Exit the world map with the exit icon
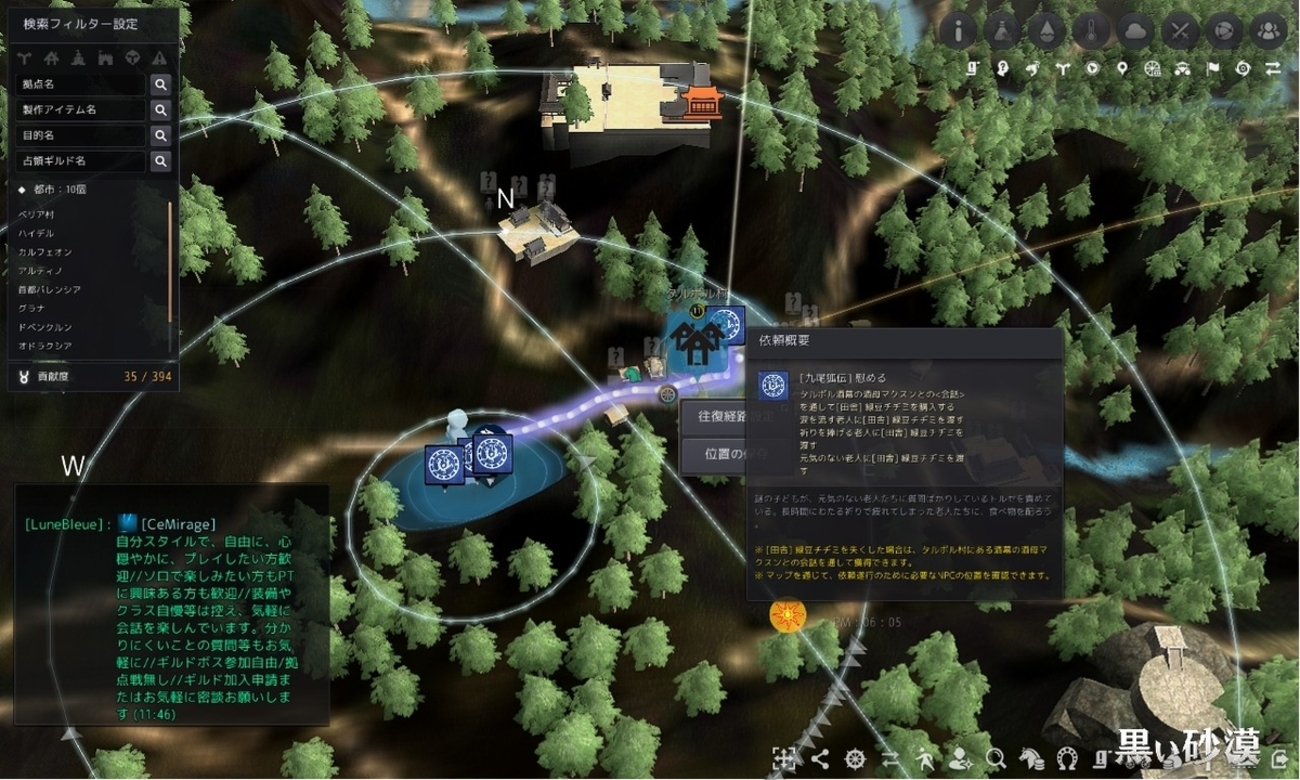 pyautogui.click(x=1280, y=758)
